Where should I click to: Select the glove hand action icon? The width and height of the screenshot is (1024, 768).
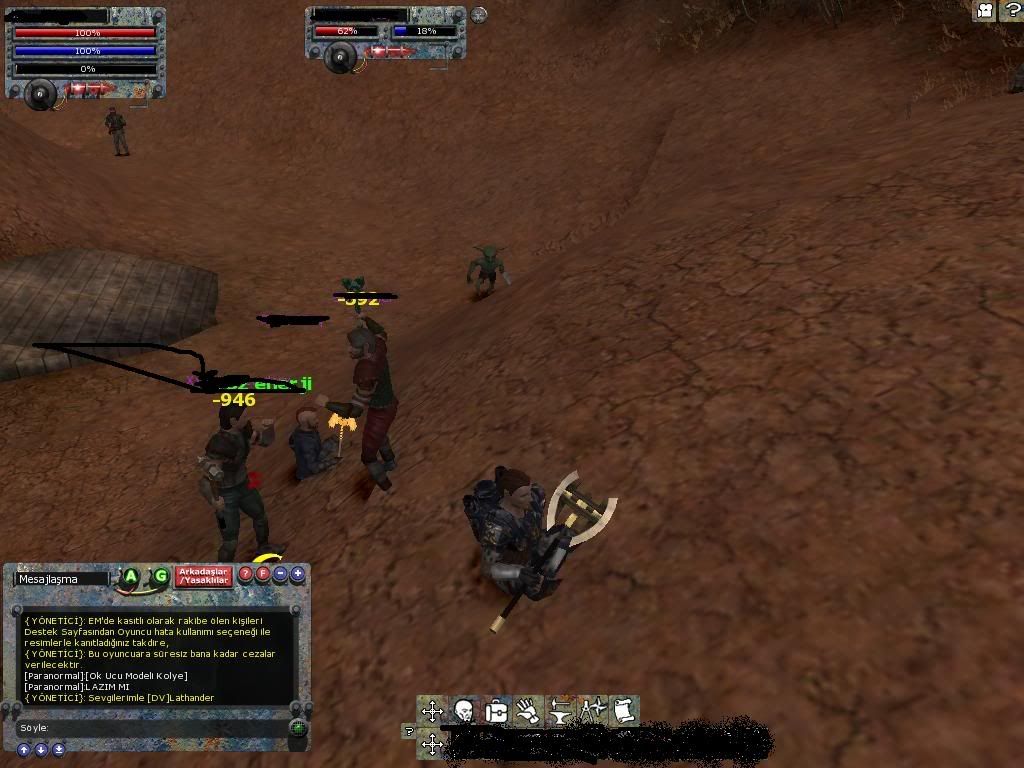(528, 711)
